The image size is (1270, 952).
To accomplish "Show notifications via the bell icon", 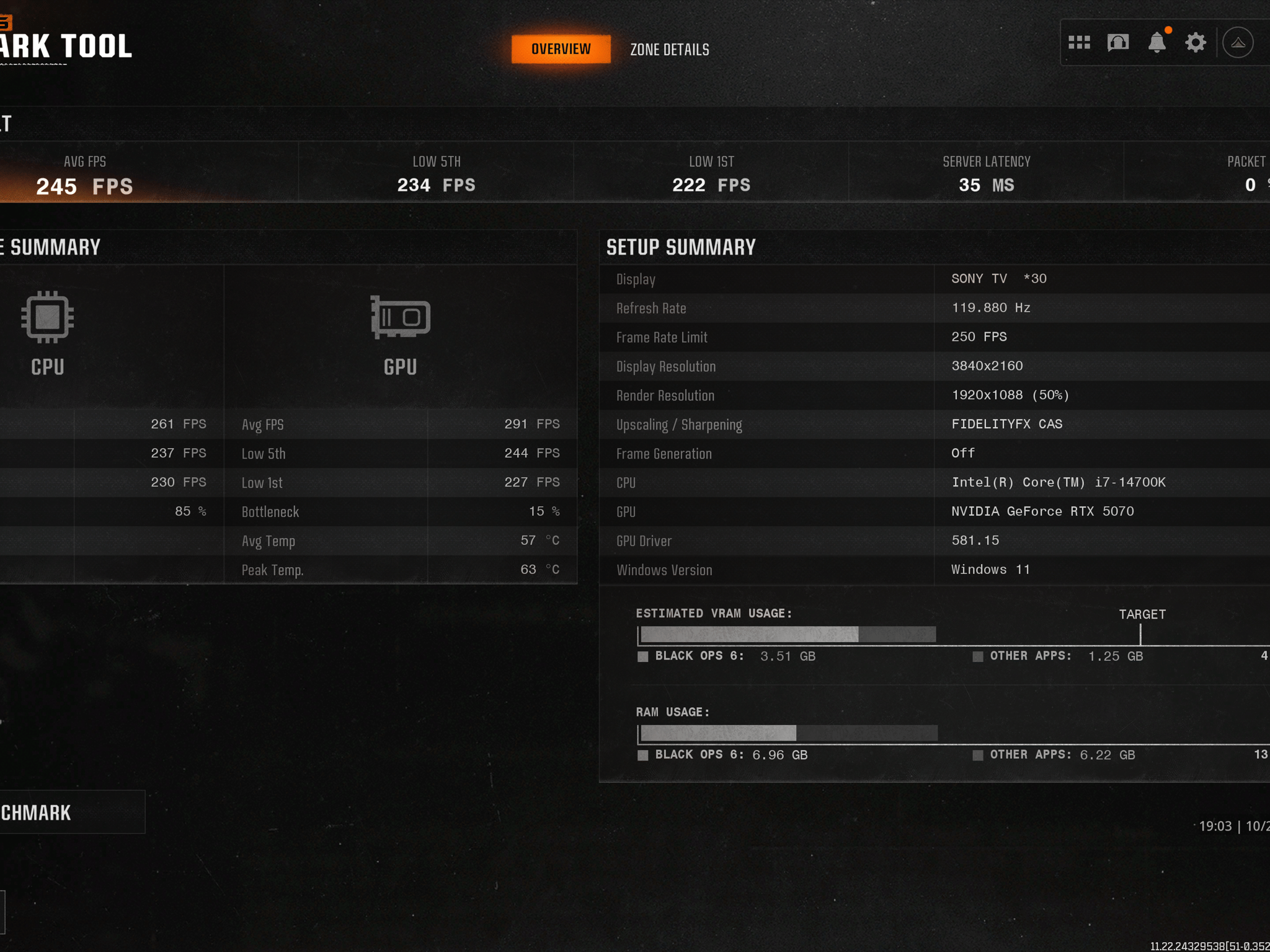I will [1157, 43].
